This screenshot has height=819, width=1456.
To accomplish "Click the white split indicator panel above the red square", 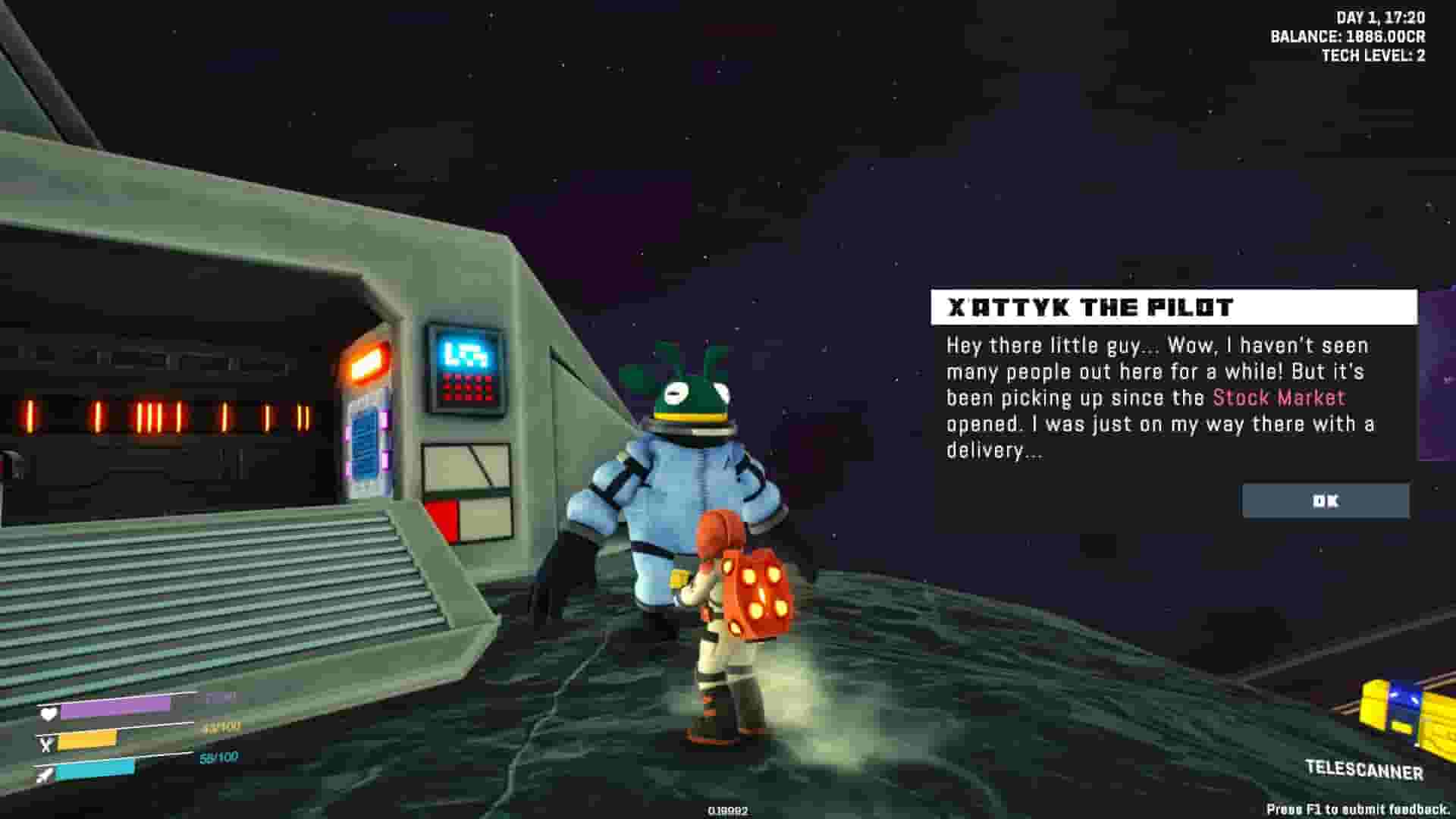I will point(465,464).
